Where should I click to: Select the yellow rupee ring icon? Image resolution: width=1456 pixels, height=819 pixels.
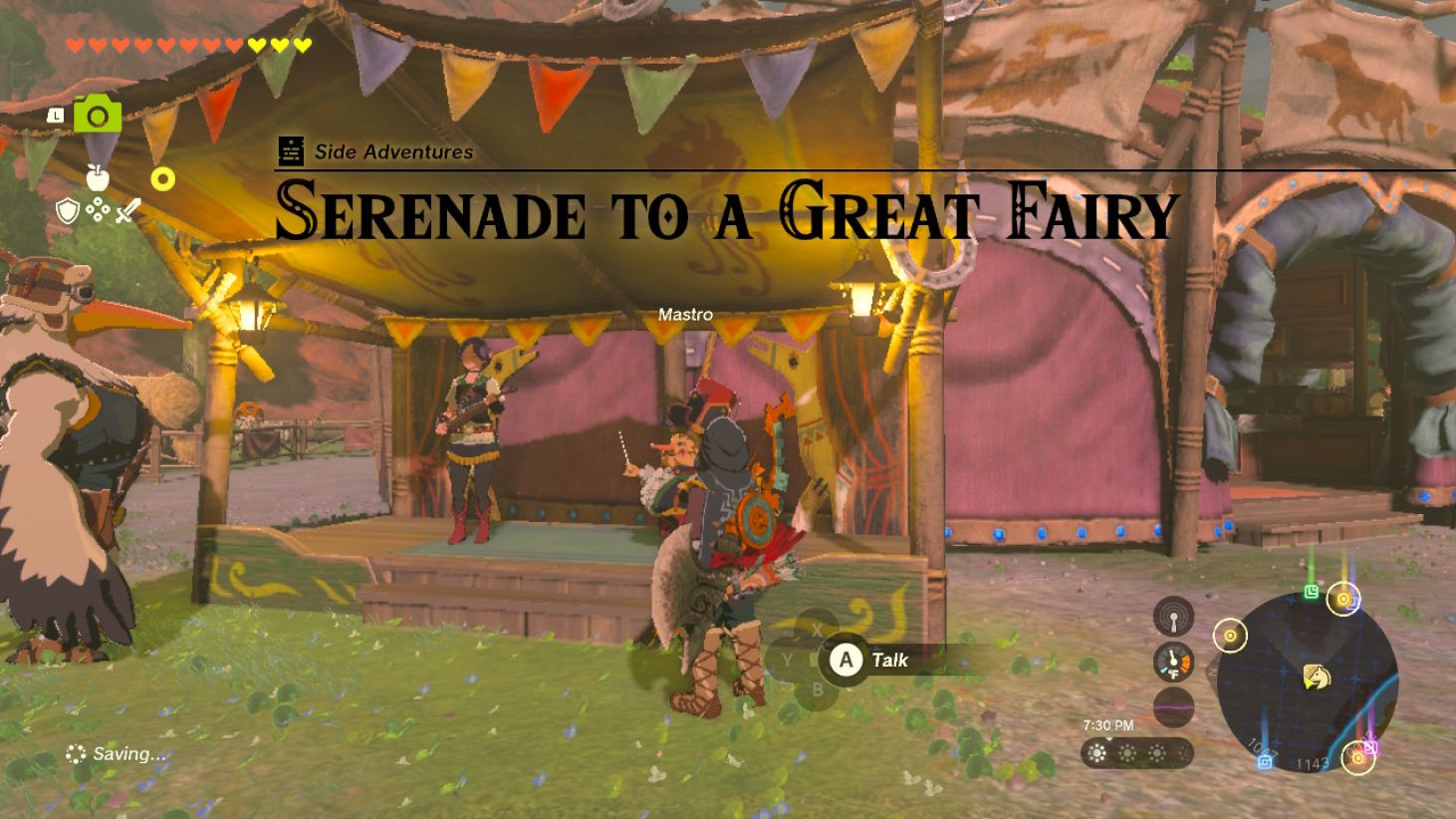164,177
